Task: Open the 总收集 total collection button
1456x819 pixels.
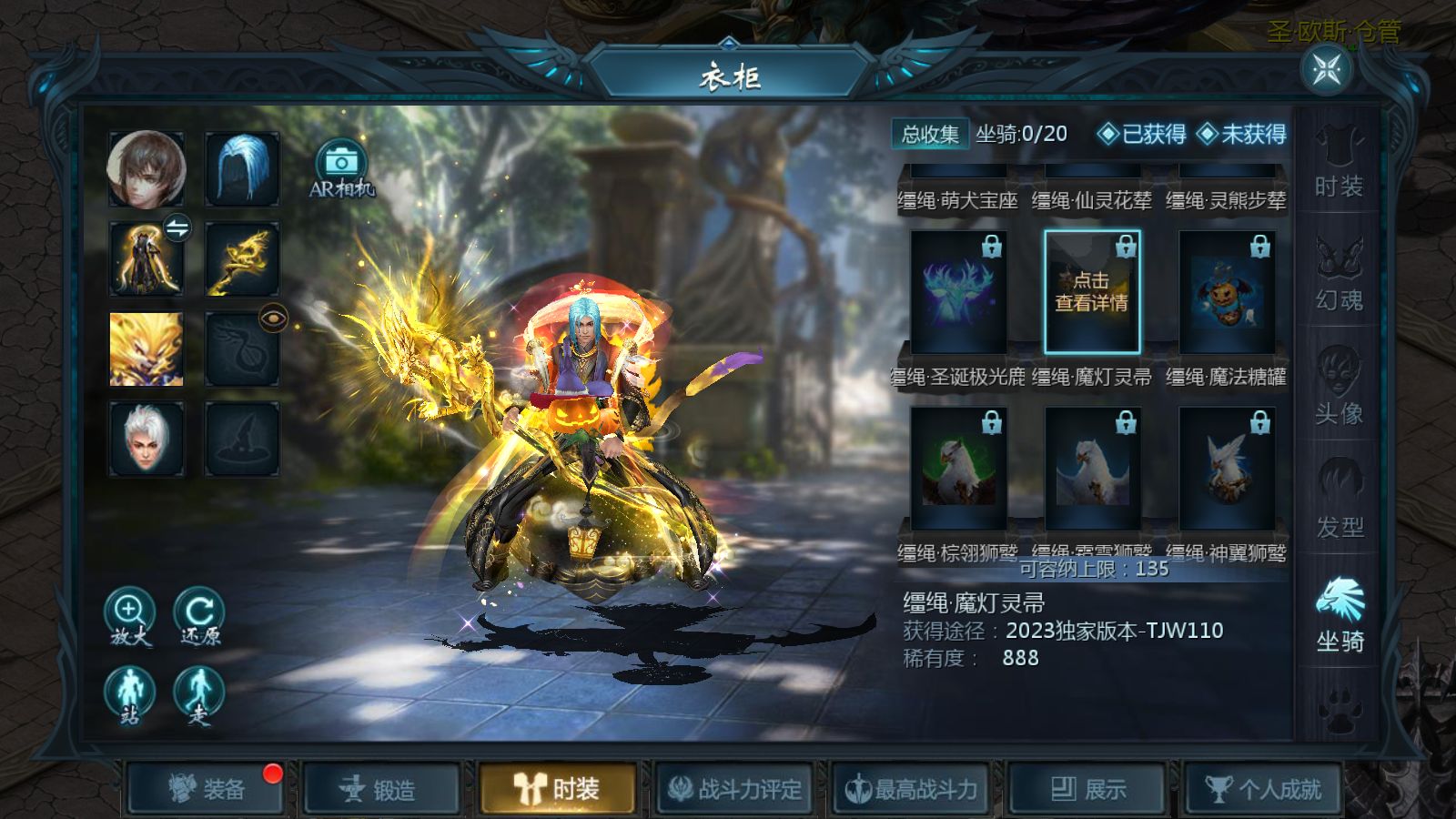Action: point(929,135)
